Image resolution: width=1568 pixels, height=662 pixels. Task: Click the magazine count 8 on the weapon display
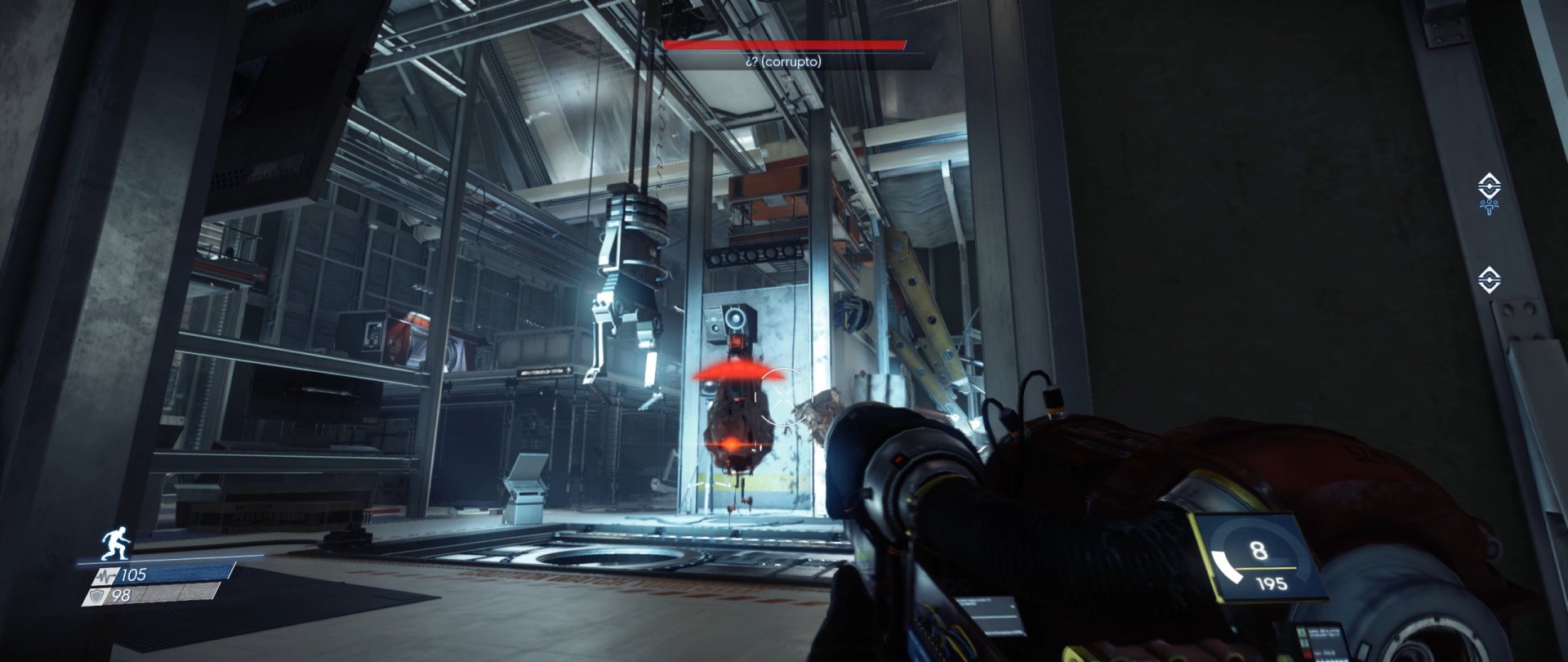[1258, 548]
